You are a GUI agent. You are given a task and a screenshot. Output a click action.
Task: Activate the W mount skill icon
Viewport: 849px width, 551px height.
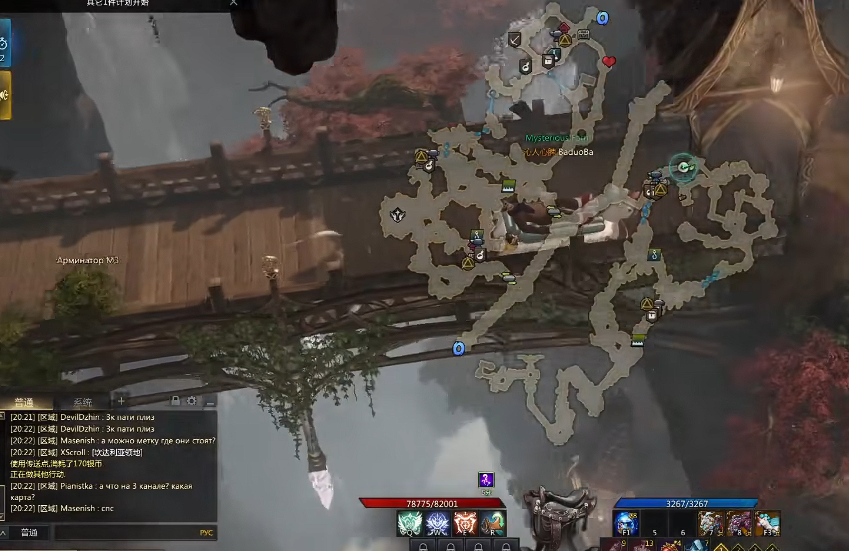pyautogui.click(x=437, y=523)
